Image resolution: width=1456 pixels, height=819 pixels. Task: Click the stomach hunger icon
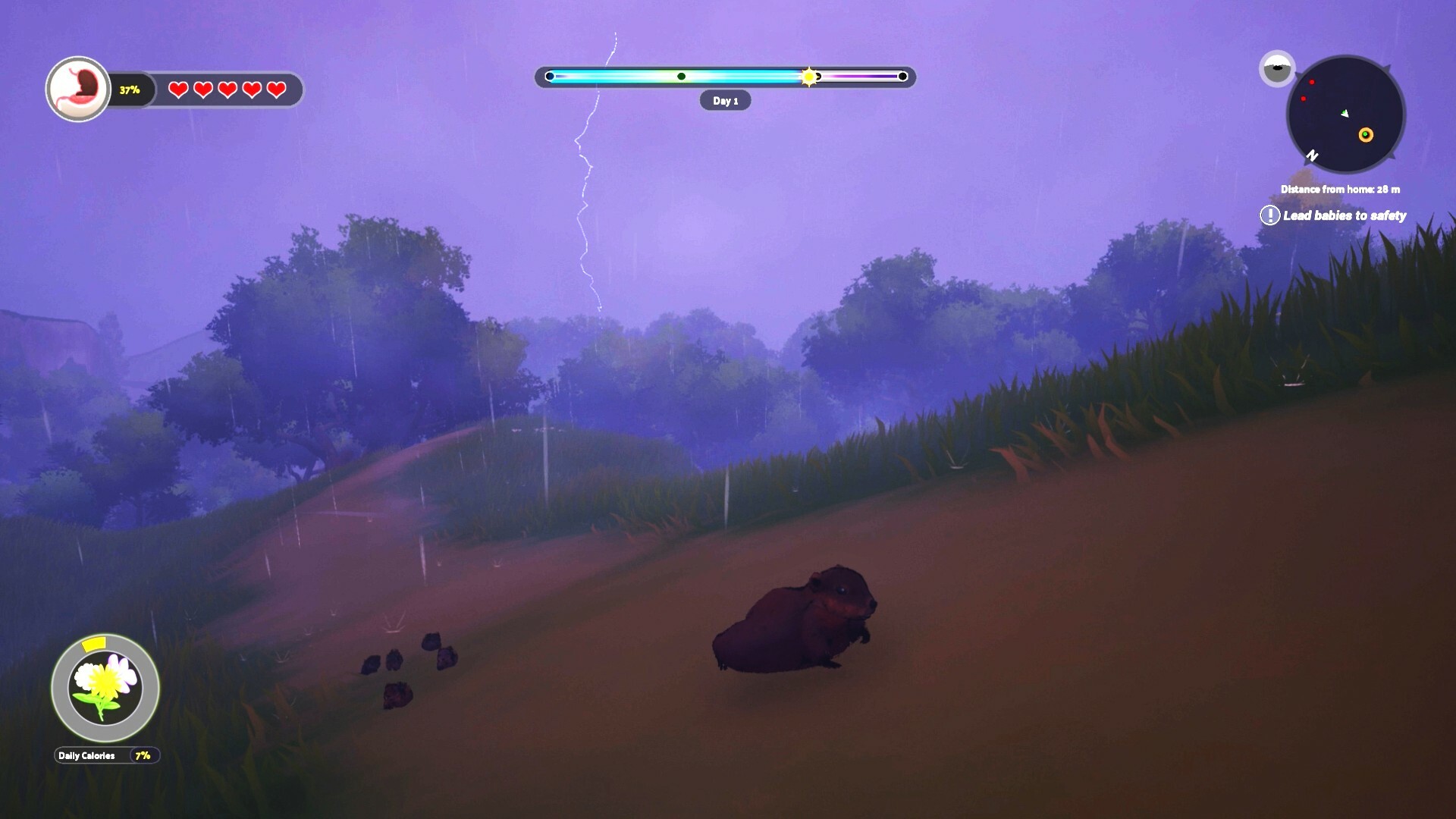(x=78, y=89)
